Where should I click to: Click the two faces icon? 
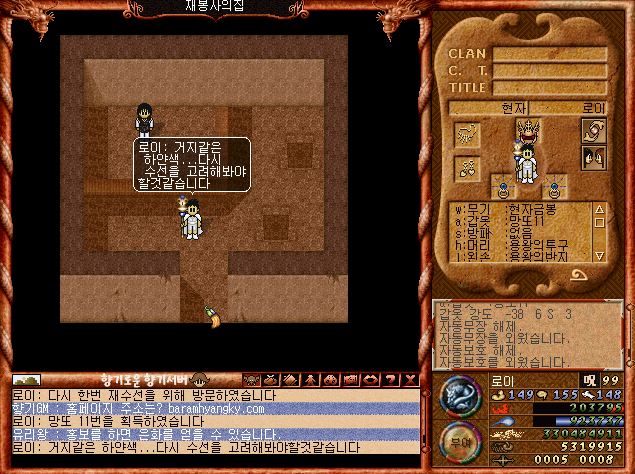595,157
